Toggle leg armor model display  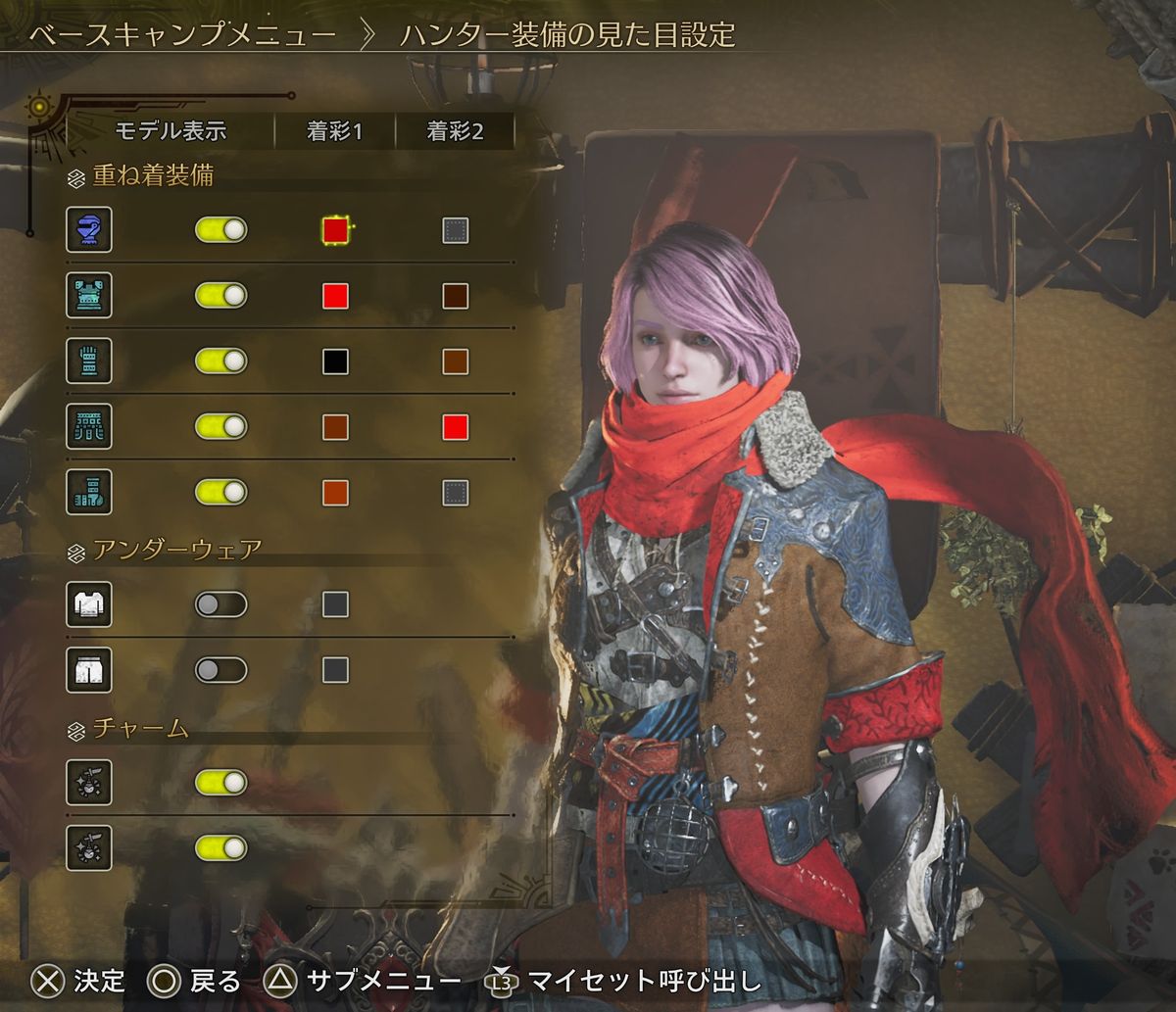coord(220,492)
